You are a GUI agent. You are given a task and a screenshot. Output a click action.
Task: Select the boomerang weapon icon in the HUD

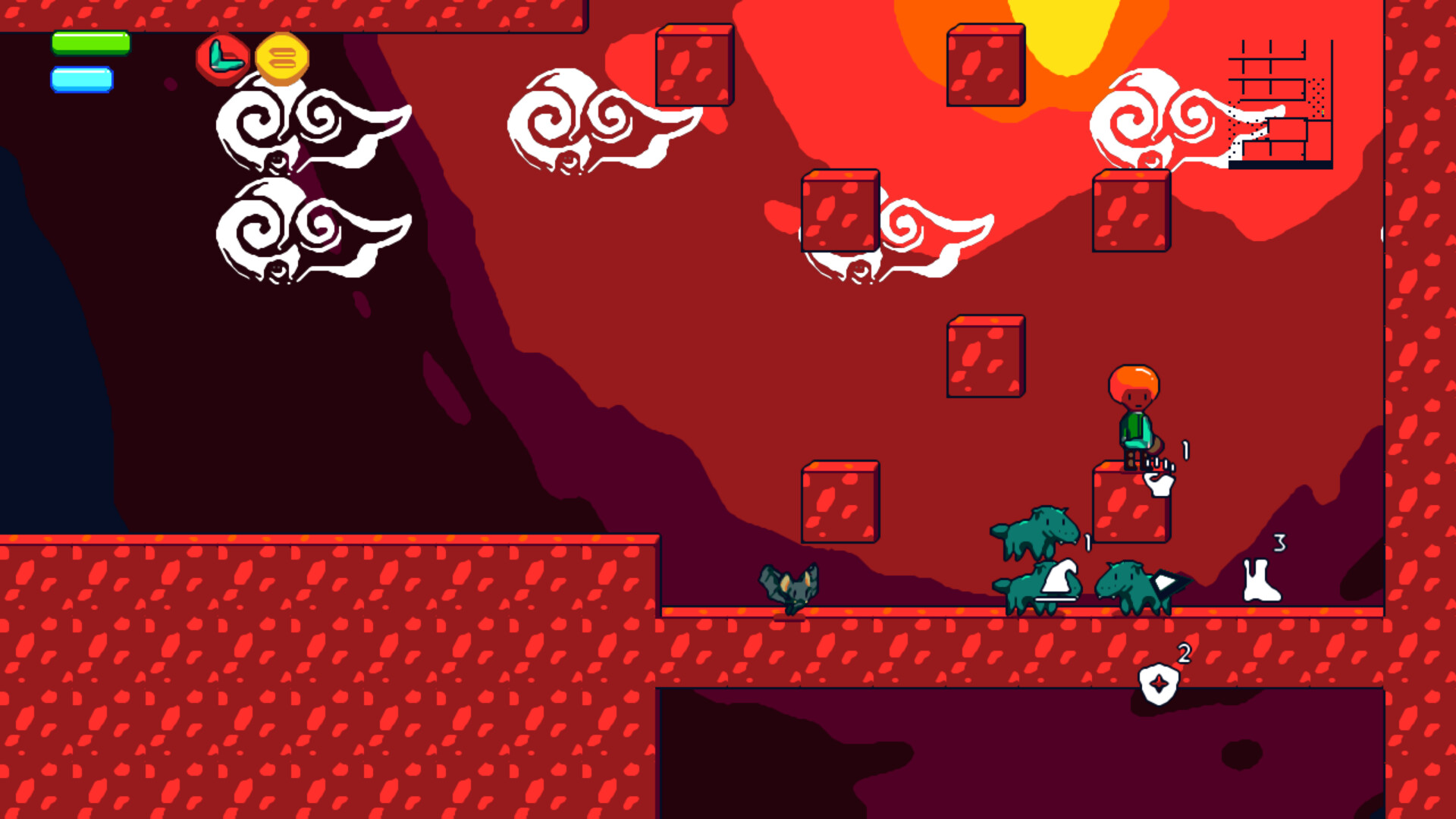223,58
